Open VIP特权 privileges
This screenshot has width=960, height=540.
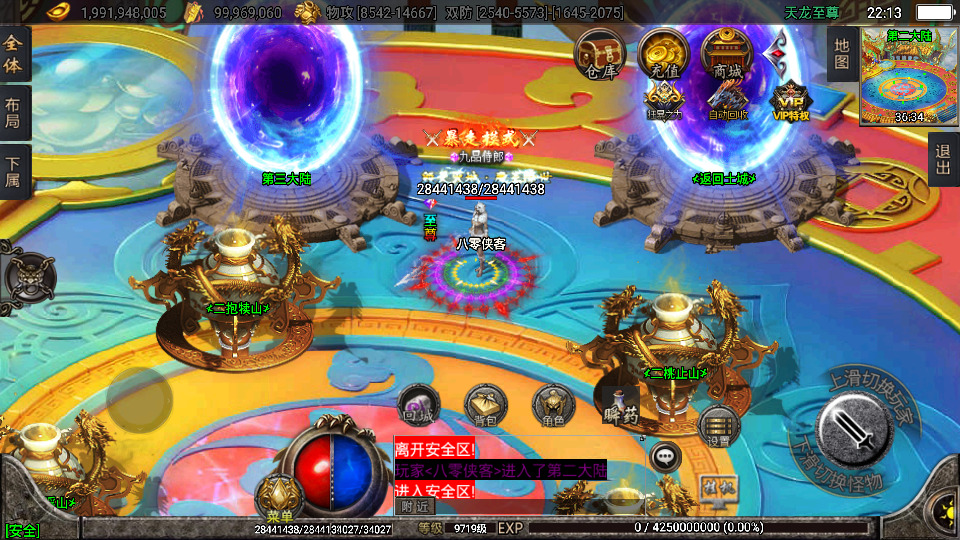coord(791,100)
